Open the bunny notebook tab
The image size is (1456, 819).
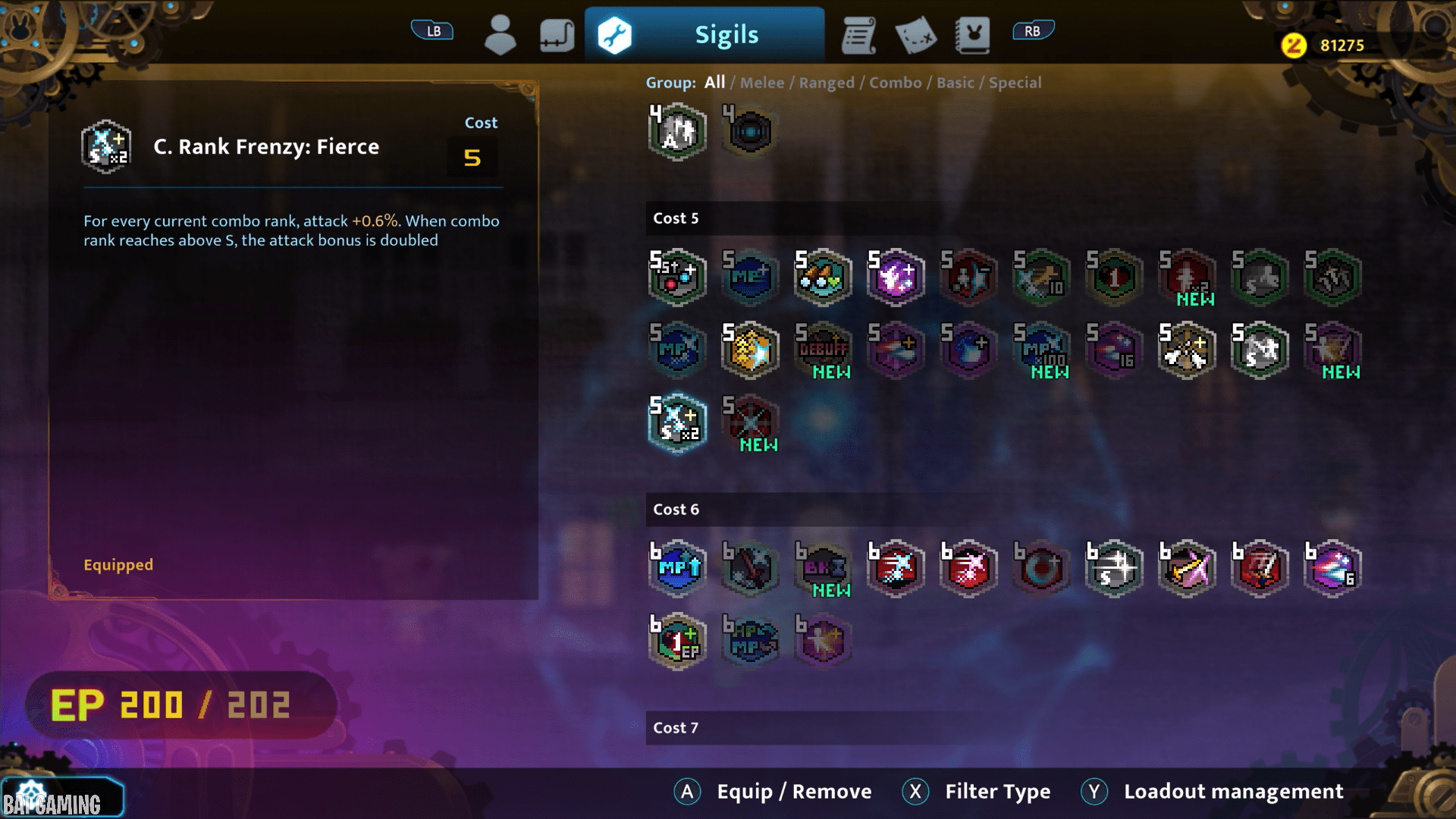(x=972, y=35)
